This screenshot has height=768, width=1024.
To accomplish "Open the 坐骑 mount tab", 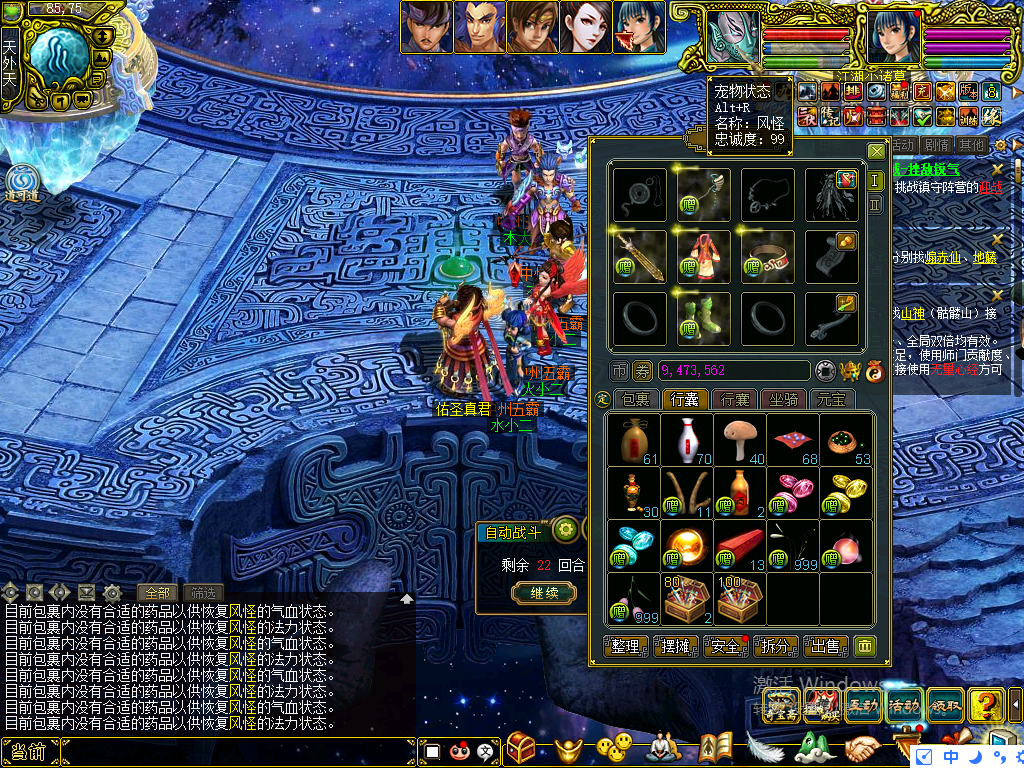I will (783, 399).
